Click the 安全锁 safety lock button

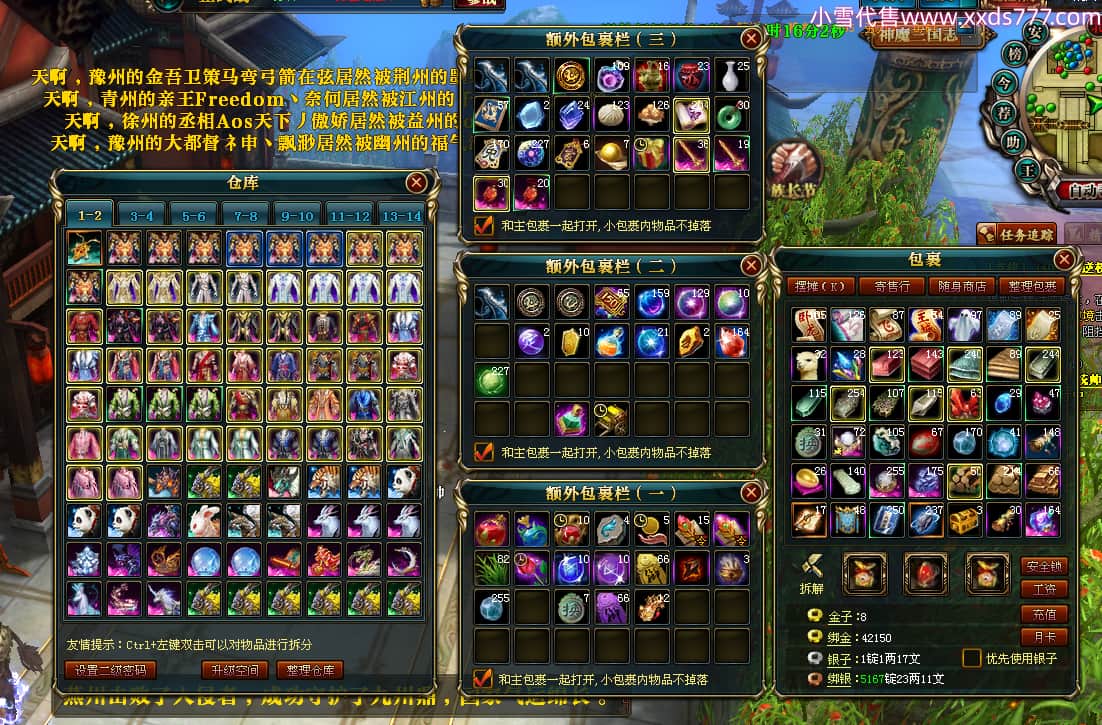[1044, 565]
